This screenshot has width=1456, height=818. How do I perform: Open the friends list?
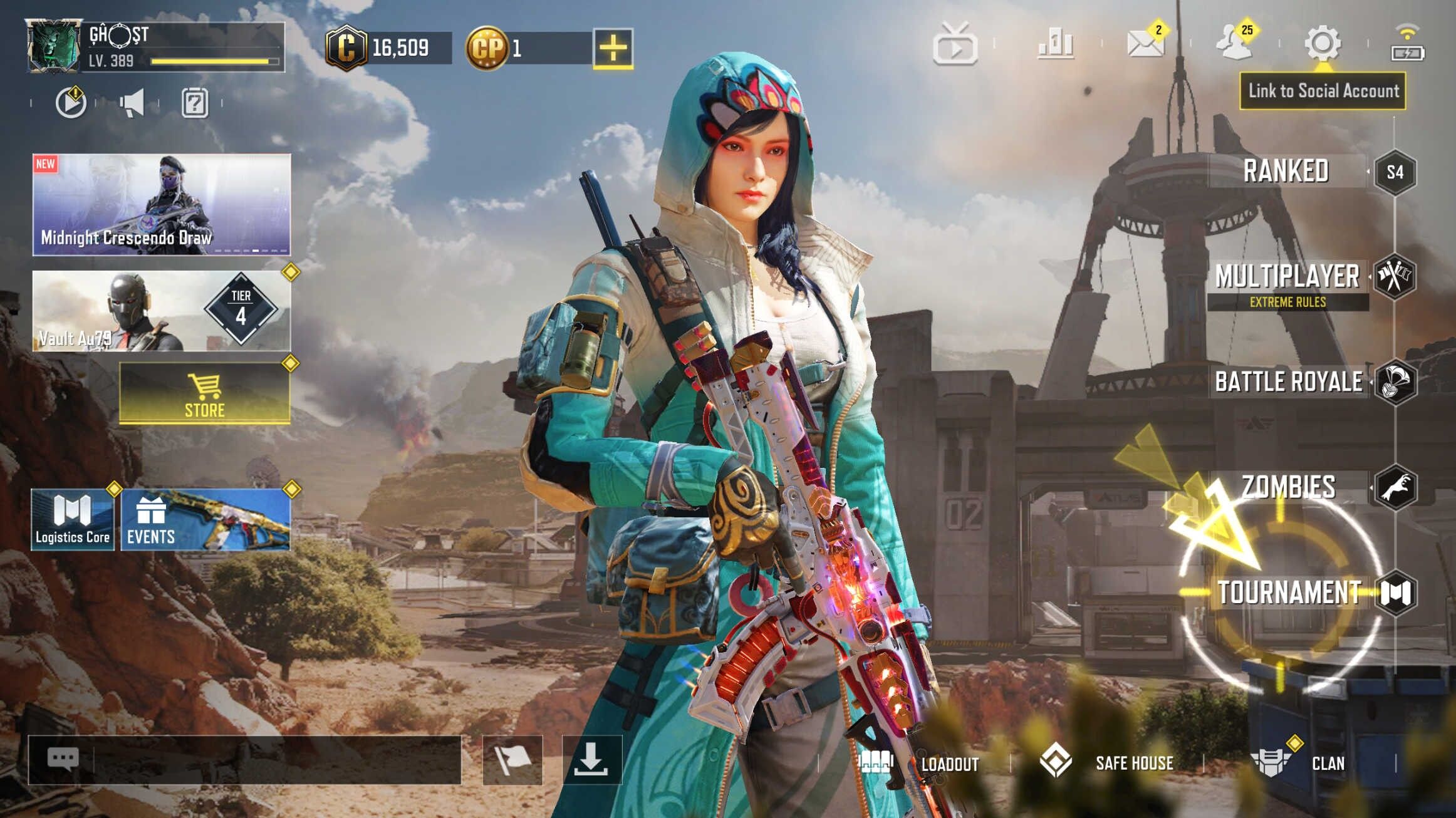(1234, 44)
